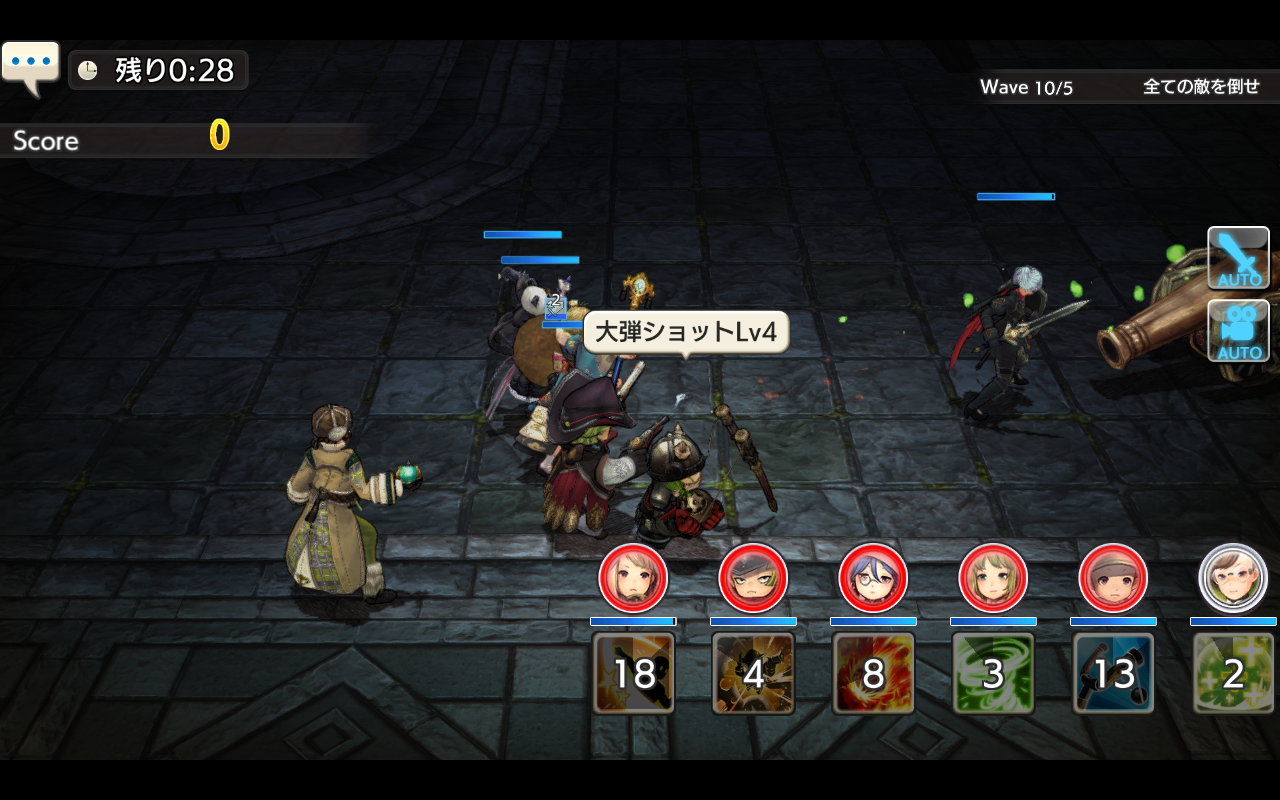This screenshot has height=800, width=1280.
Task: Activate the silhouette skill showing 18
Action: click(633, 673)
